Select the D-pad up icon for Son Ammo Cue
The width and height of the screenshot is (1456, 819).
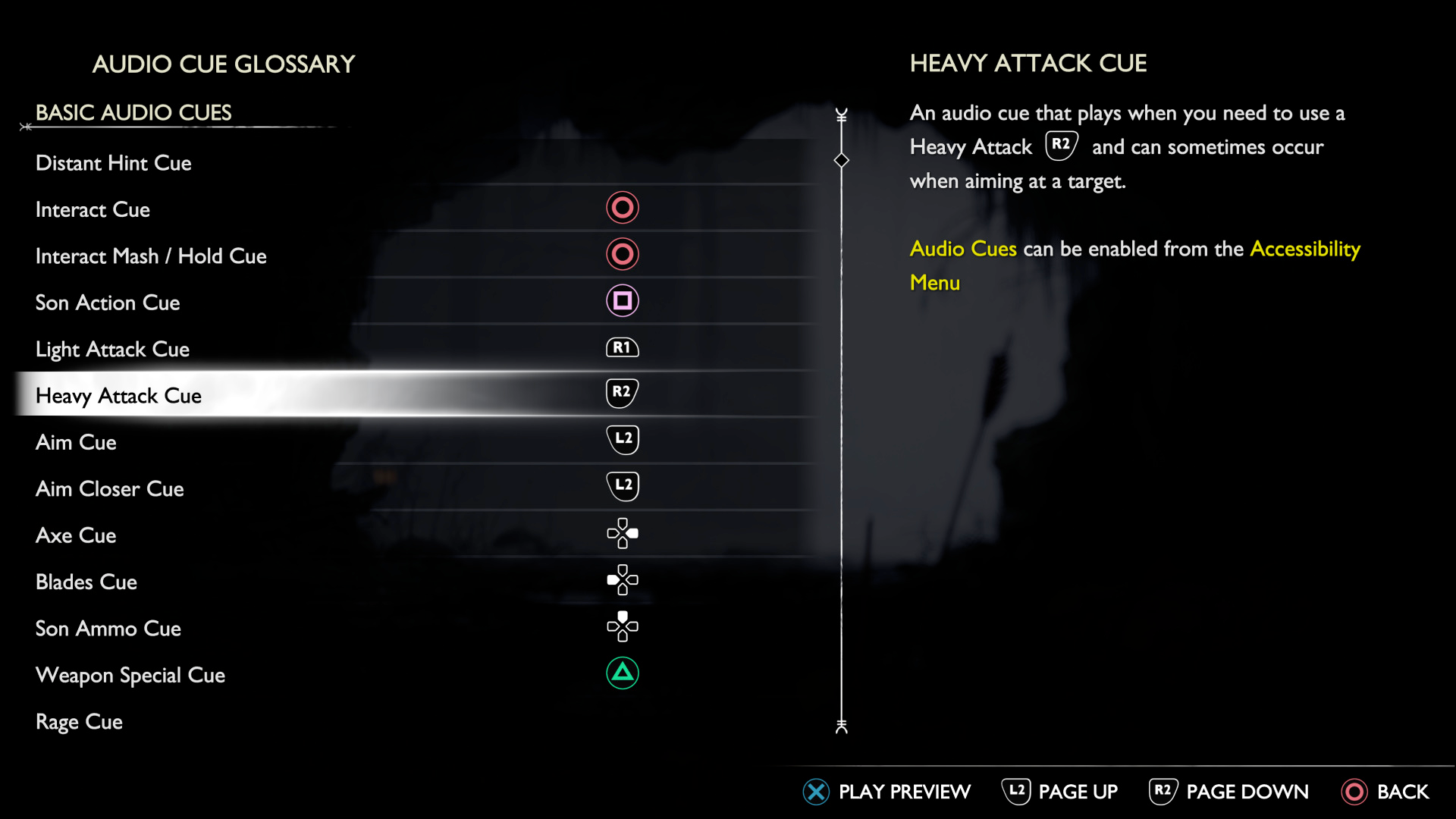coord(623,626)
